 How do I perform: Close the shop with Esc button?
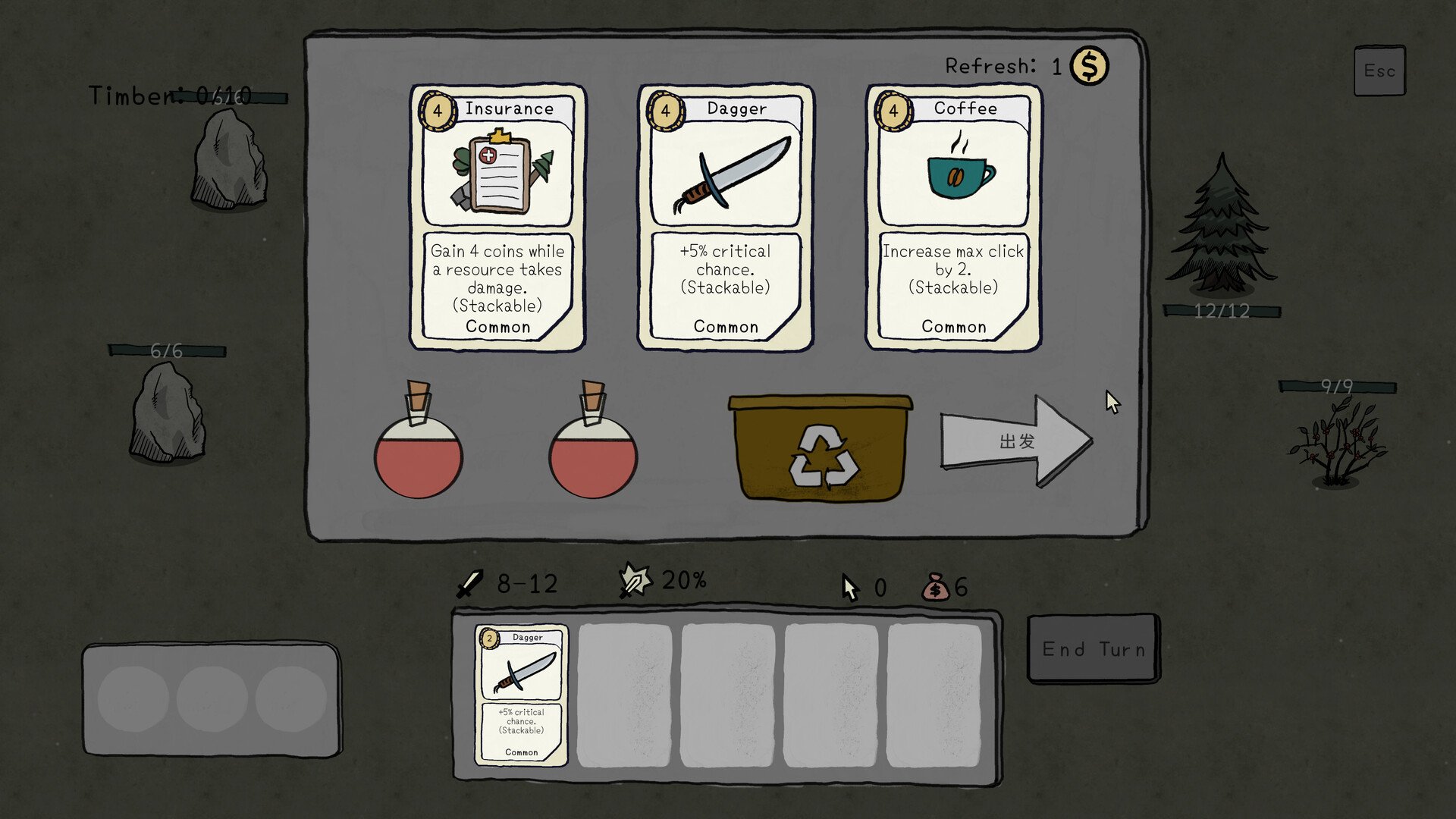click(x=1379, y=71)
